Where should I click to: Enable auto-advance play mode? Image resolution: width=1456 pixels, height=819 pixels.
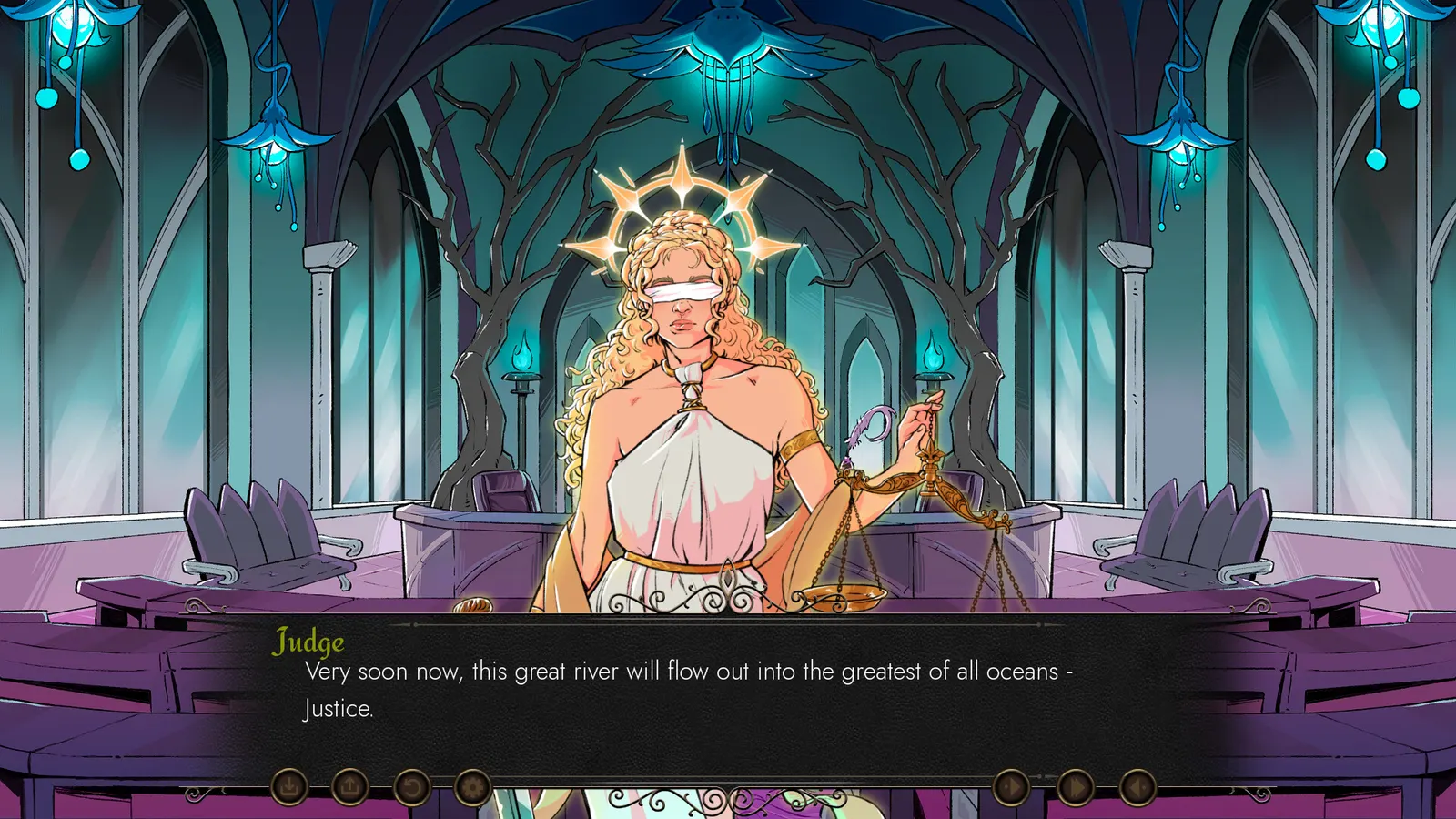(x=1010, y=786)
